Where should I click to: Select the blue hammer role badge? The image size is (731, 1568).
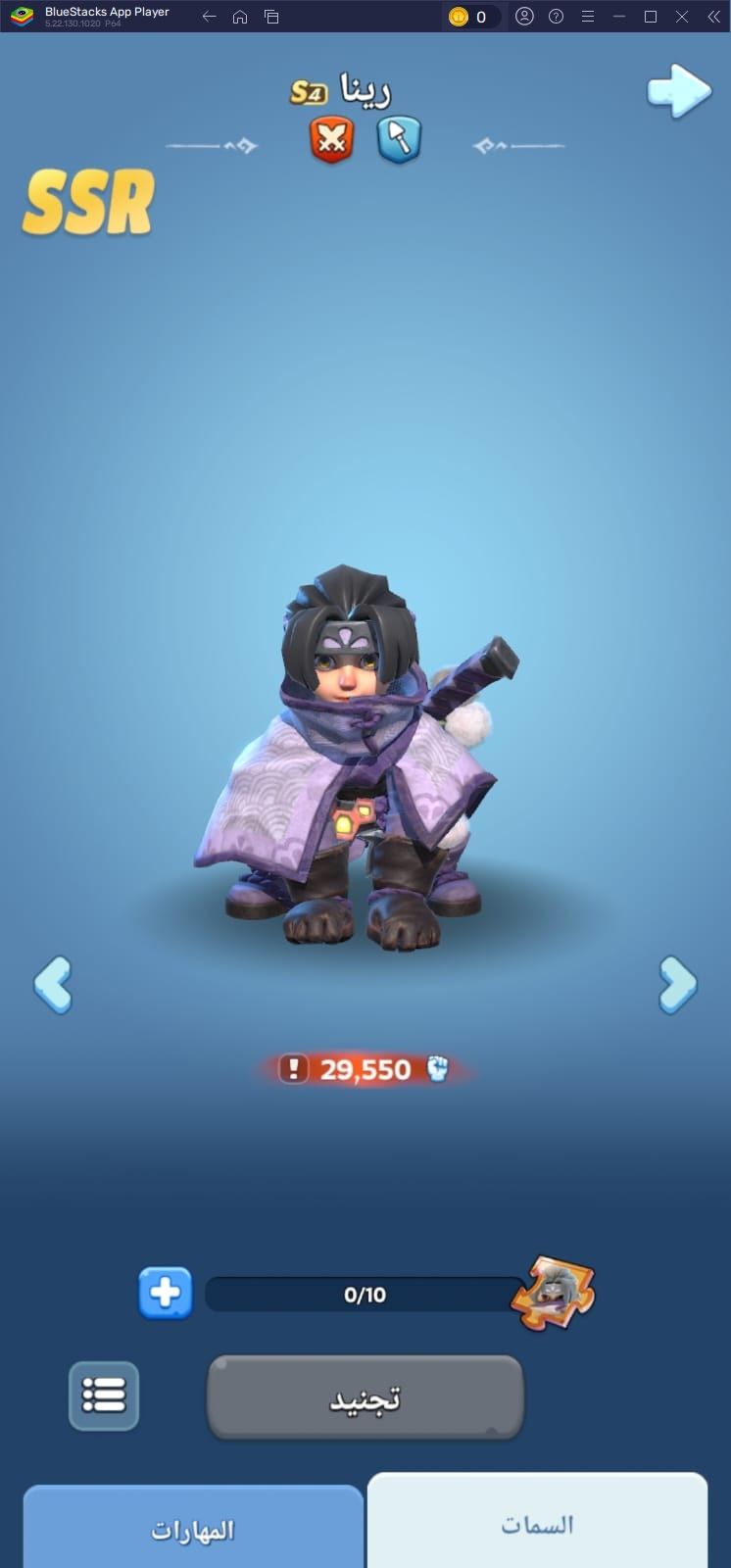coord(399,140)
